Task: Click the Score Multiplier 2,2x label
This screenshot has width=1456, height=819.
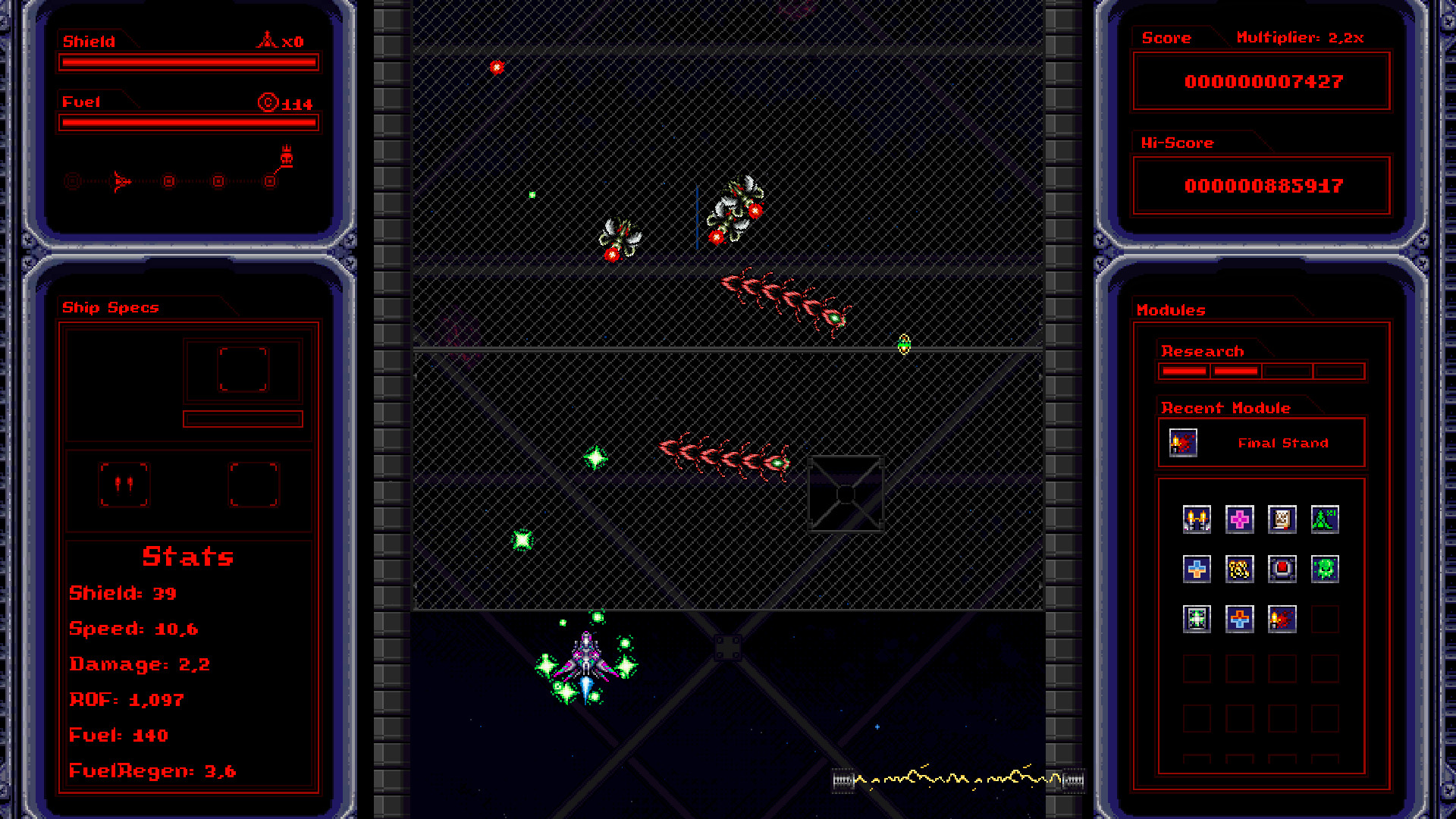Action: pos(1300,37)
